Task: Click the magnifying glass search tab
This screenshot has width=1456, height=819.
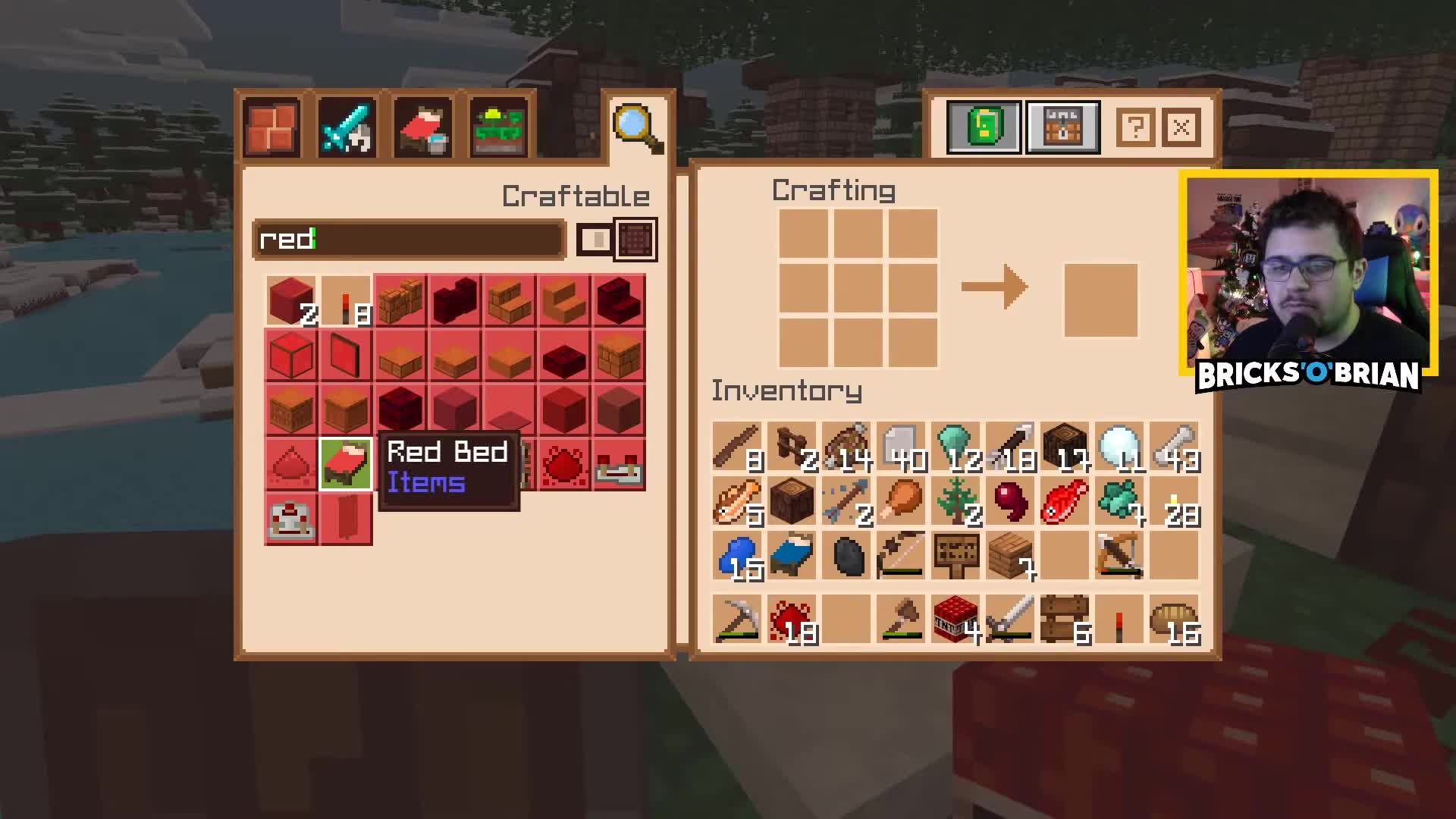Action: click(635, 125)
